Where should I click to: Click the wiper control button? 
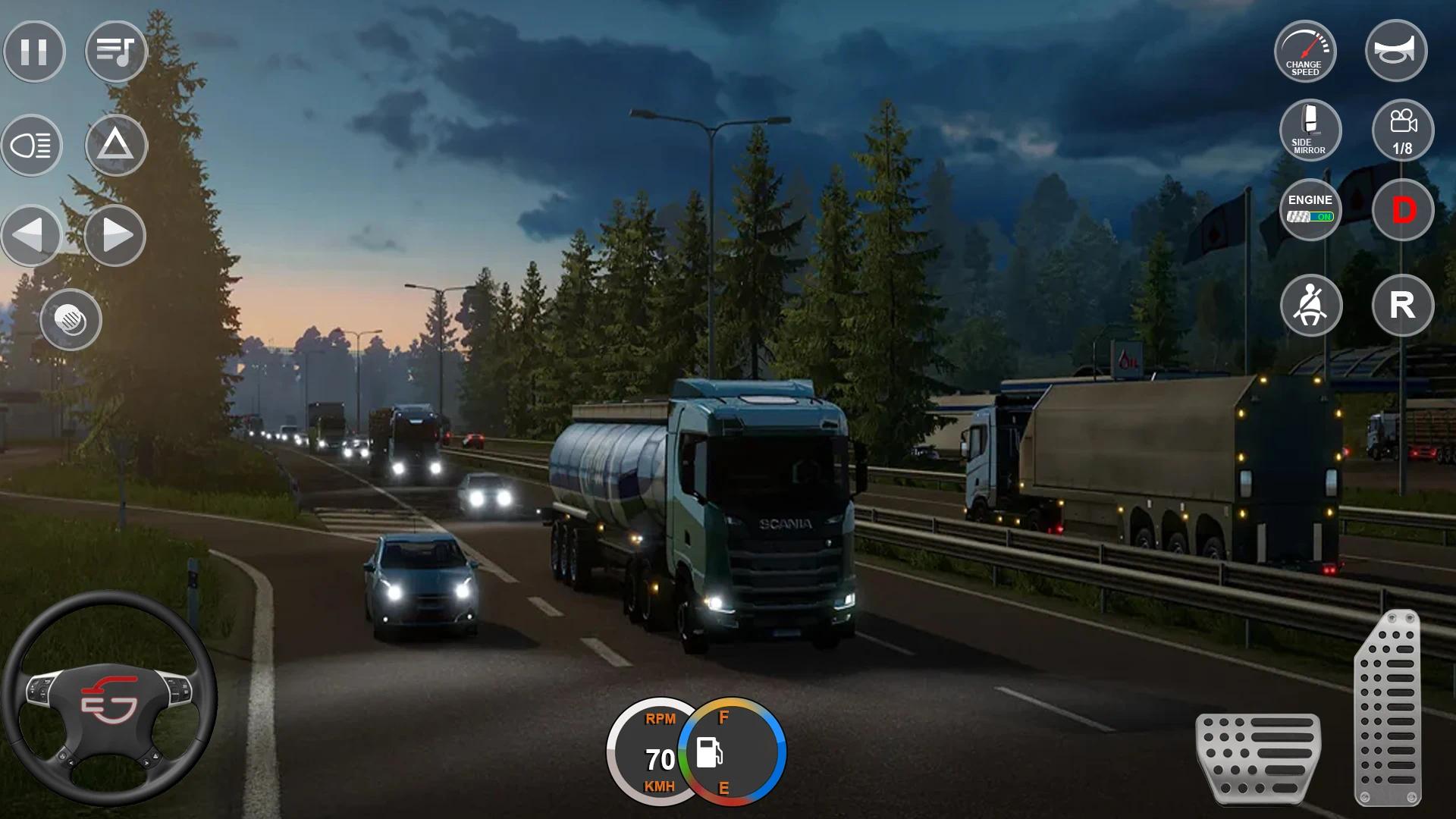(71, 320)
